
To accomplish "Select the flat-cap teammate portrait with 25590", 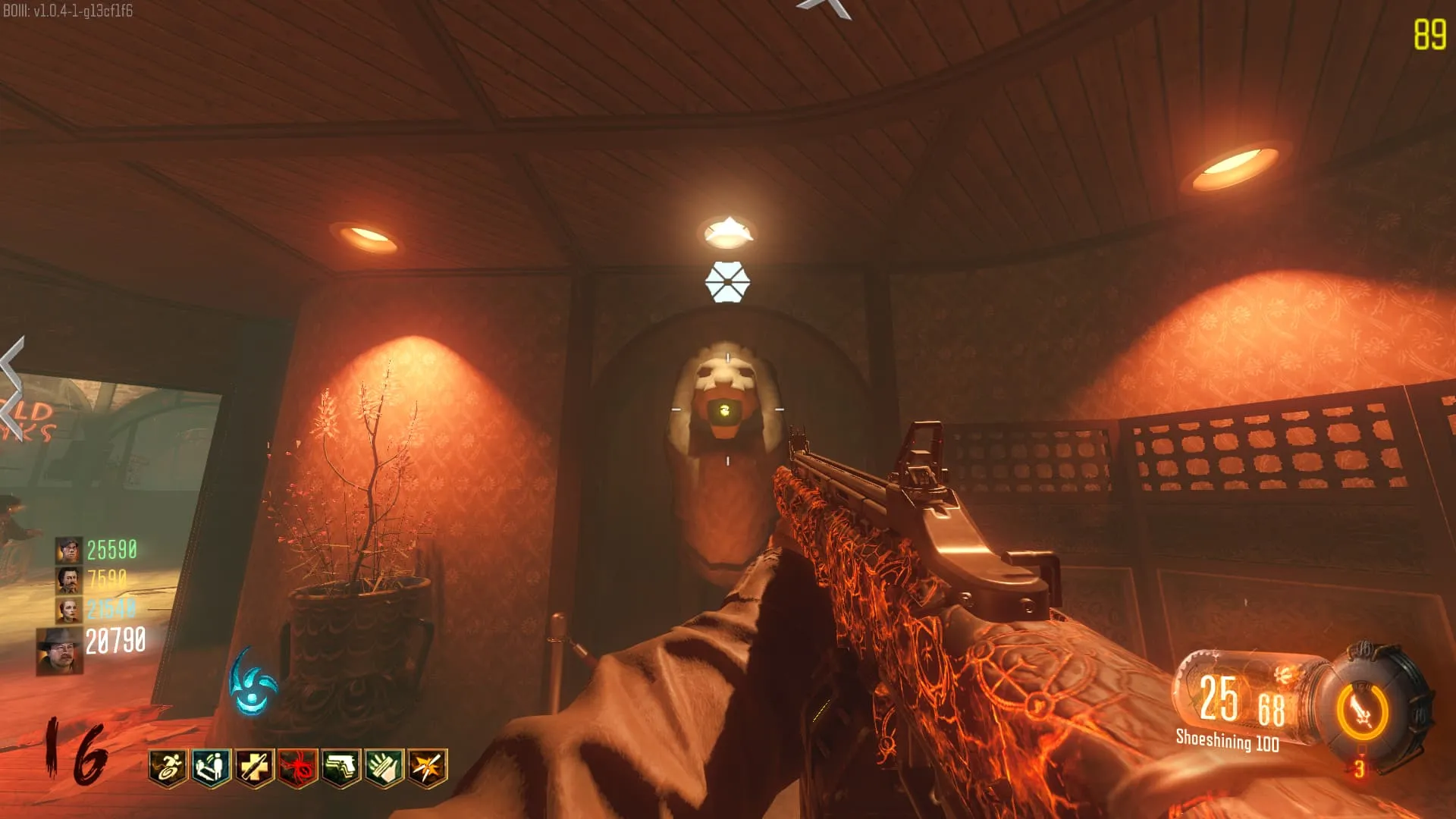I will tap(68, 550).
